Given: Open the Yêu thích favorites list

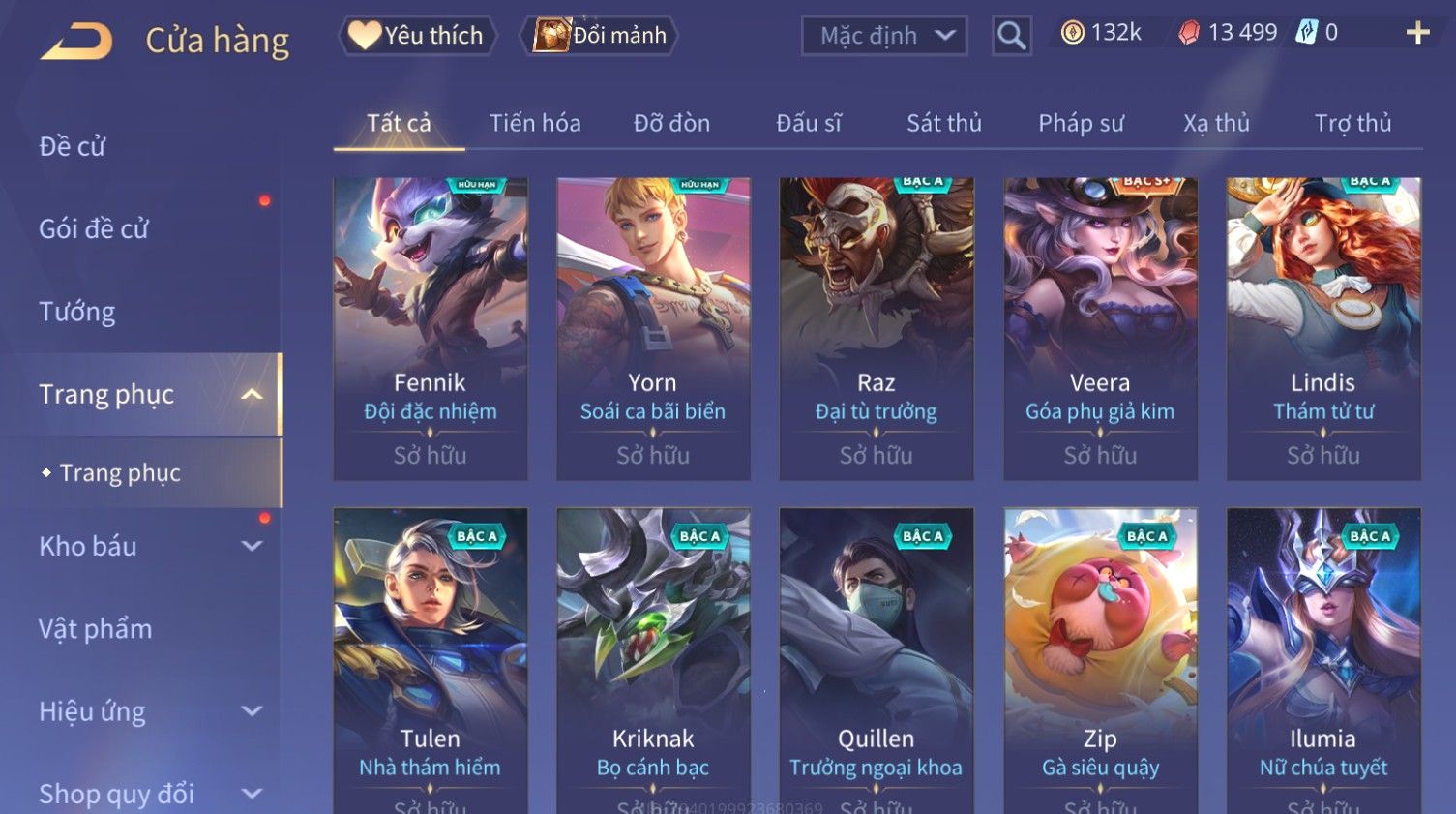Looking at the screenshot, I should coord(417,36).
